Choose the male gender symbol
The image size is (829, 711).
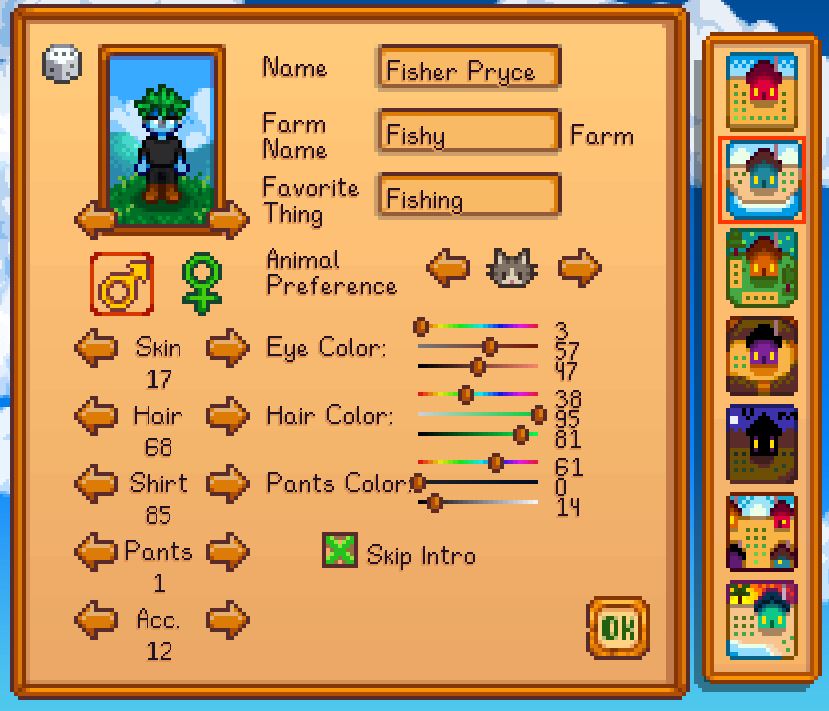(x=122, y=283)
